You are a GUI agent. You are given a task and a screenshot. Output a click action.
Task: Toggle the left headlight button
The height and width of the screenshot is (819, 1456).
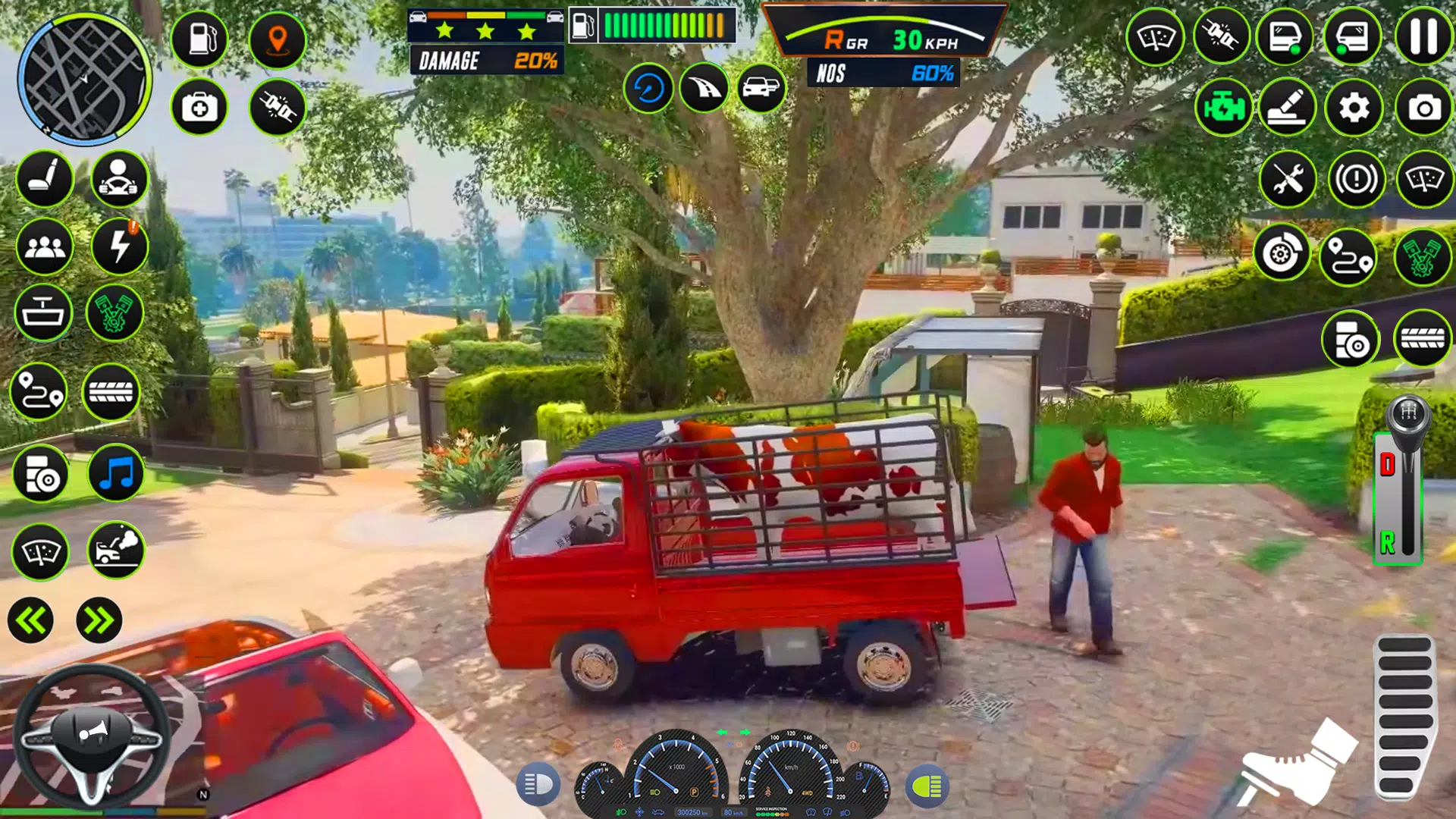coord(538,784)
